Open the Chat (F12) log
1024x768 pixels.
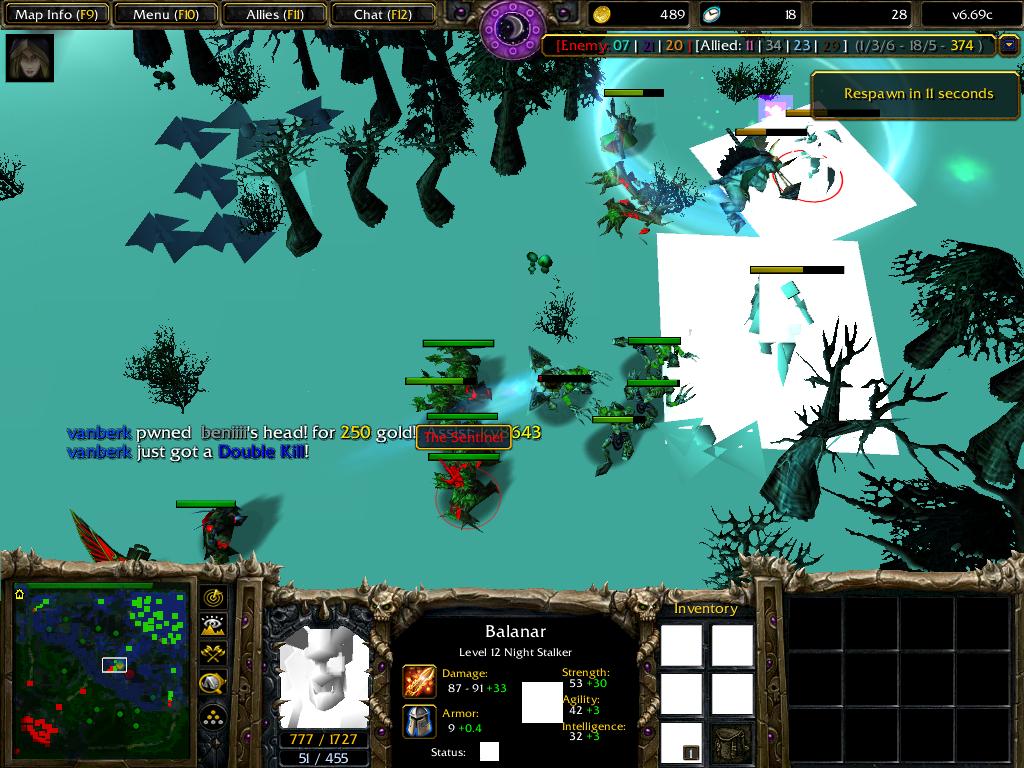383,15
